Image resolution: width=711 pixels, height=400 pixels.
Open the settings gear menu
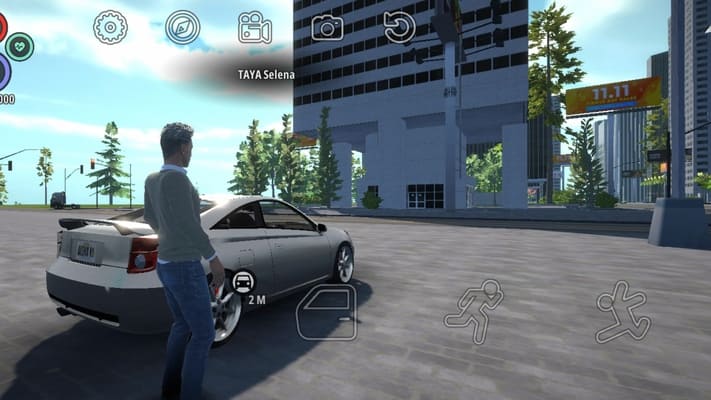[x=111, y=27]
